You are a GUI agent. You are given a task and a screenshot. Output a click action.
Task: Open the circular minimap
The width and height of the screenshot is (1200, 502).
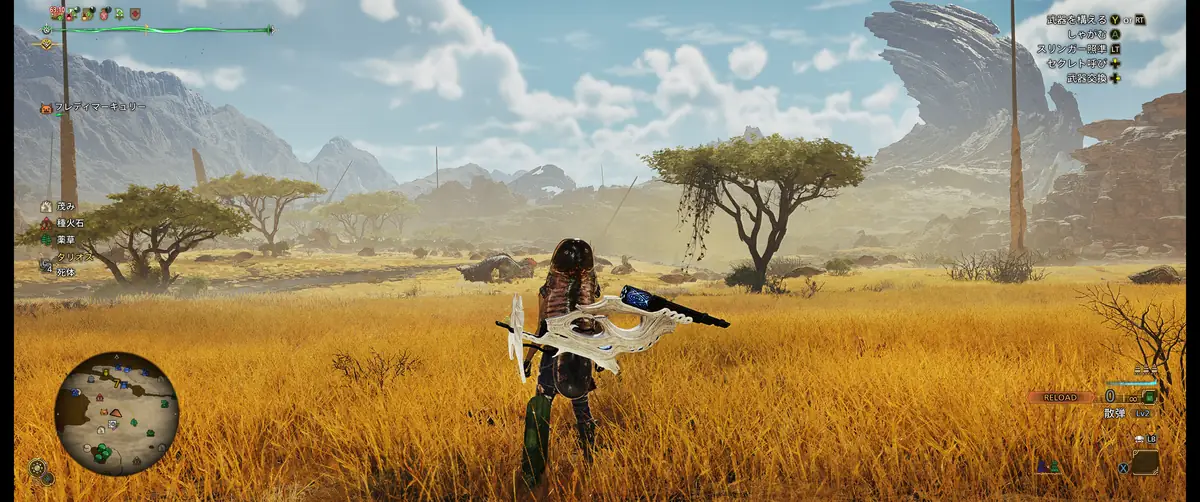(x=116, y=412)
